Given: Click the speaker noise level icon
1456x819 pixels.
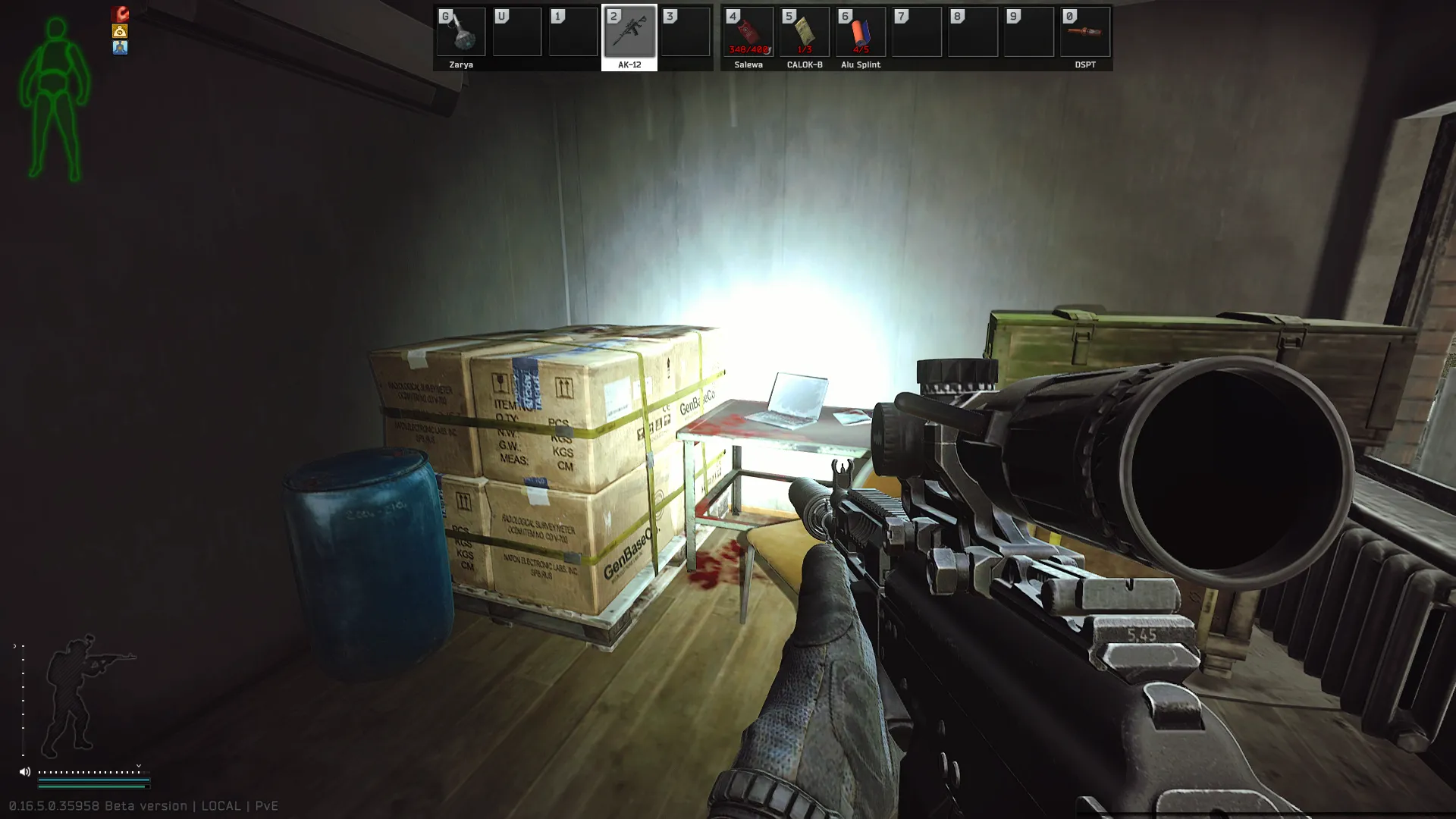Looking at the screenshot, I should [25, 772].
